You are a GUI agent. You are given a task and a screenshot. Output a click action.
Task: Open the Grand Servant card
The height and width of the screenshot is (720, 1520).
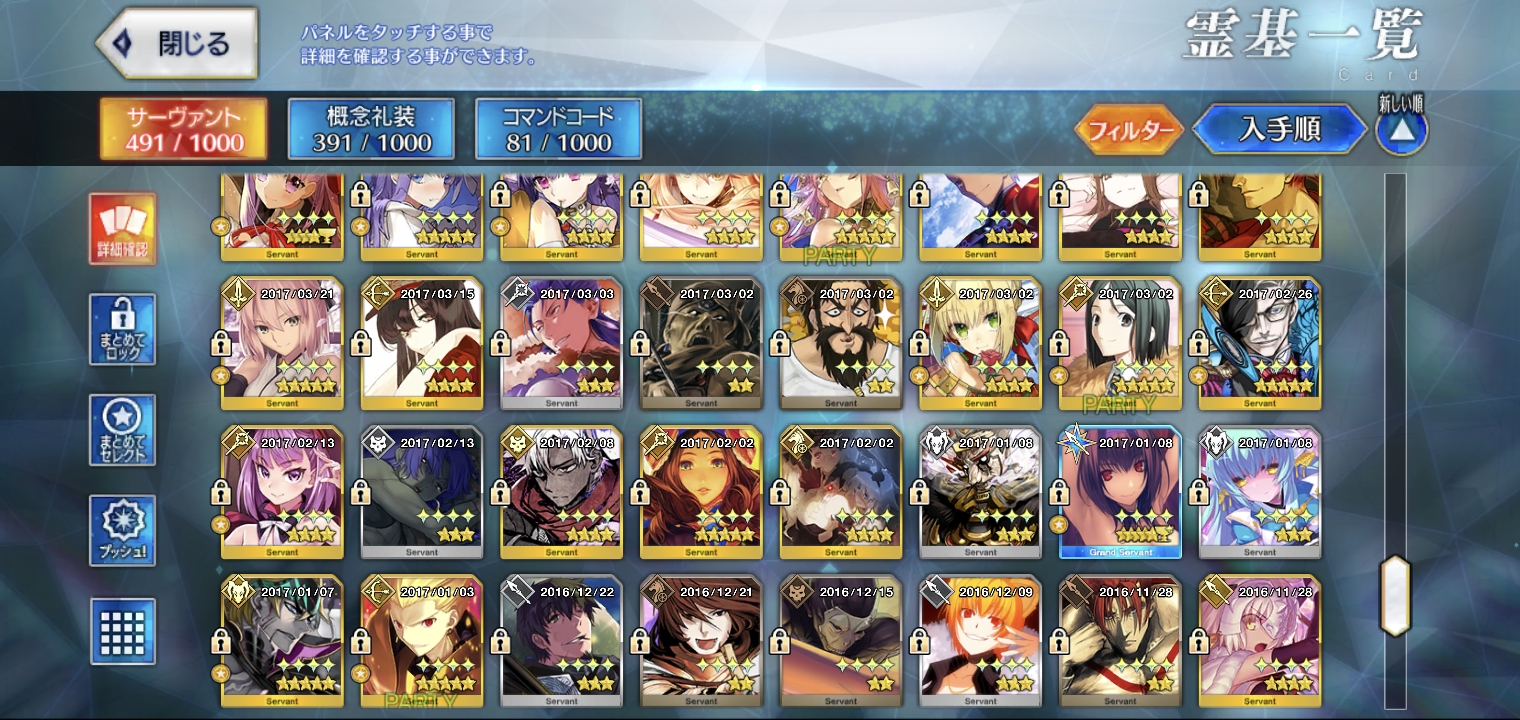tap(1120, 492)
